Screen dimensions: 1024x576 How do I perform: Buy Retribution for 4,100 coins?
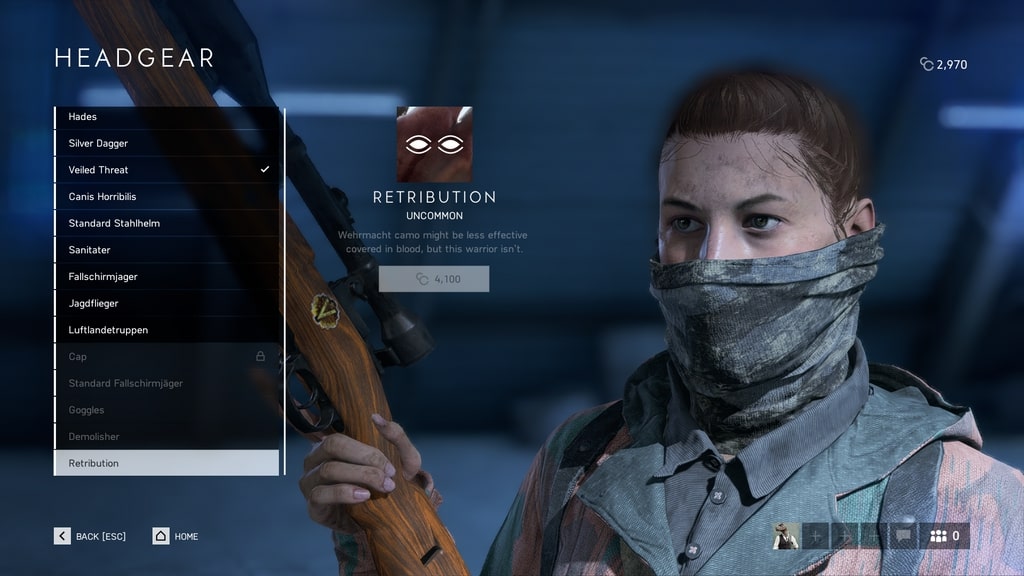[434, 279]
